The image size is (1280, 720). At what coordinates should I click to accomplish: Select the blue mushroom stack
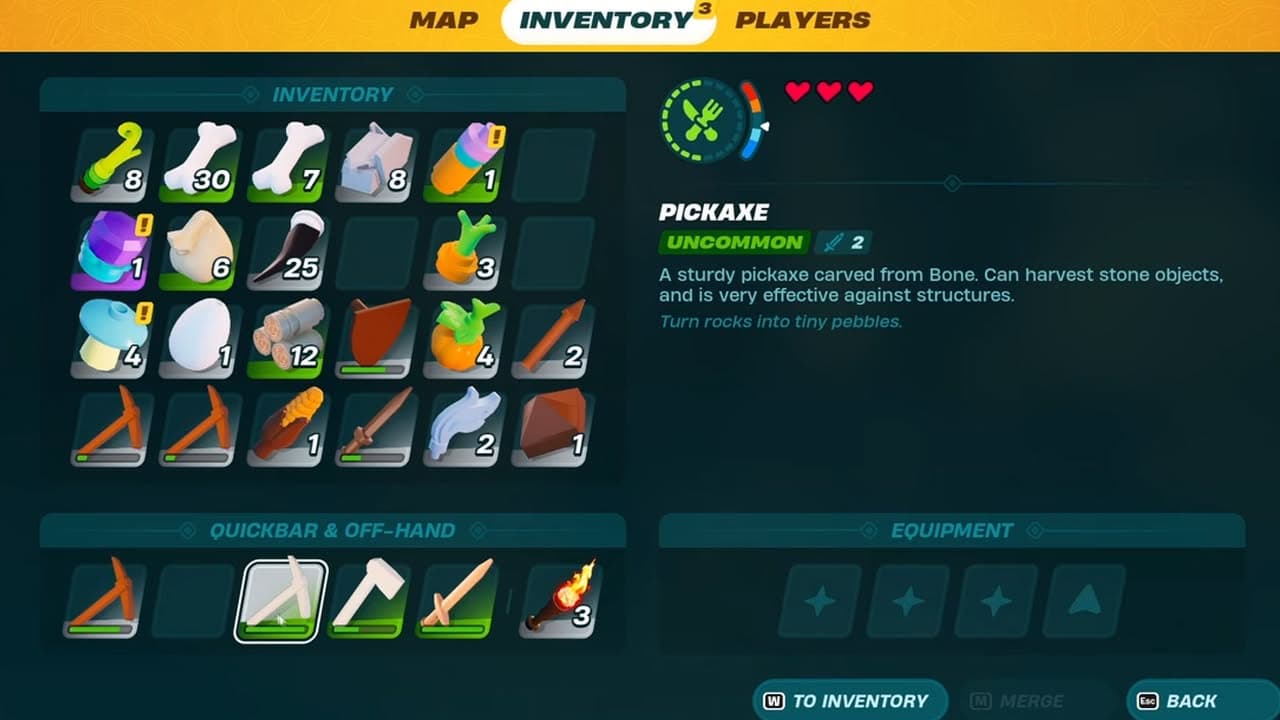point(113,338)
